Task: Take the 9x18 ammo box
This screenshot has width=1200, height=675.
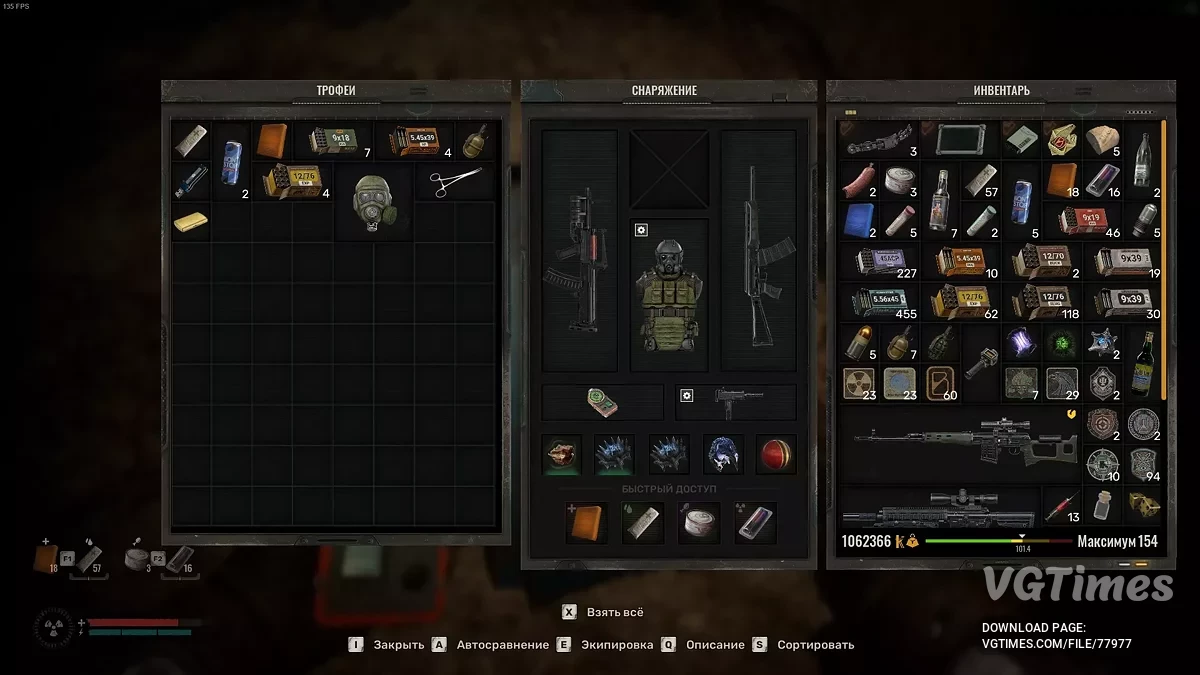Action: pyautogui.click(x=333, y=142)
